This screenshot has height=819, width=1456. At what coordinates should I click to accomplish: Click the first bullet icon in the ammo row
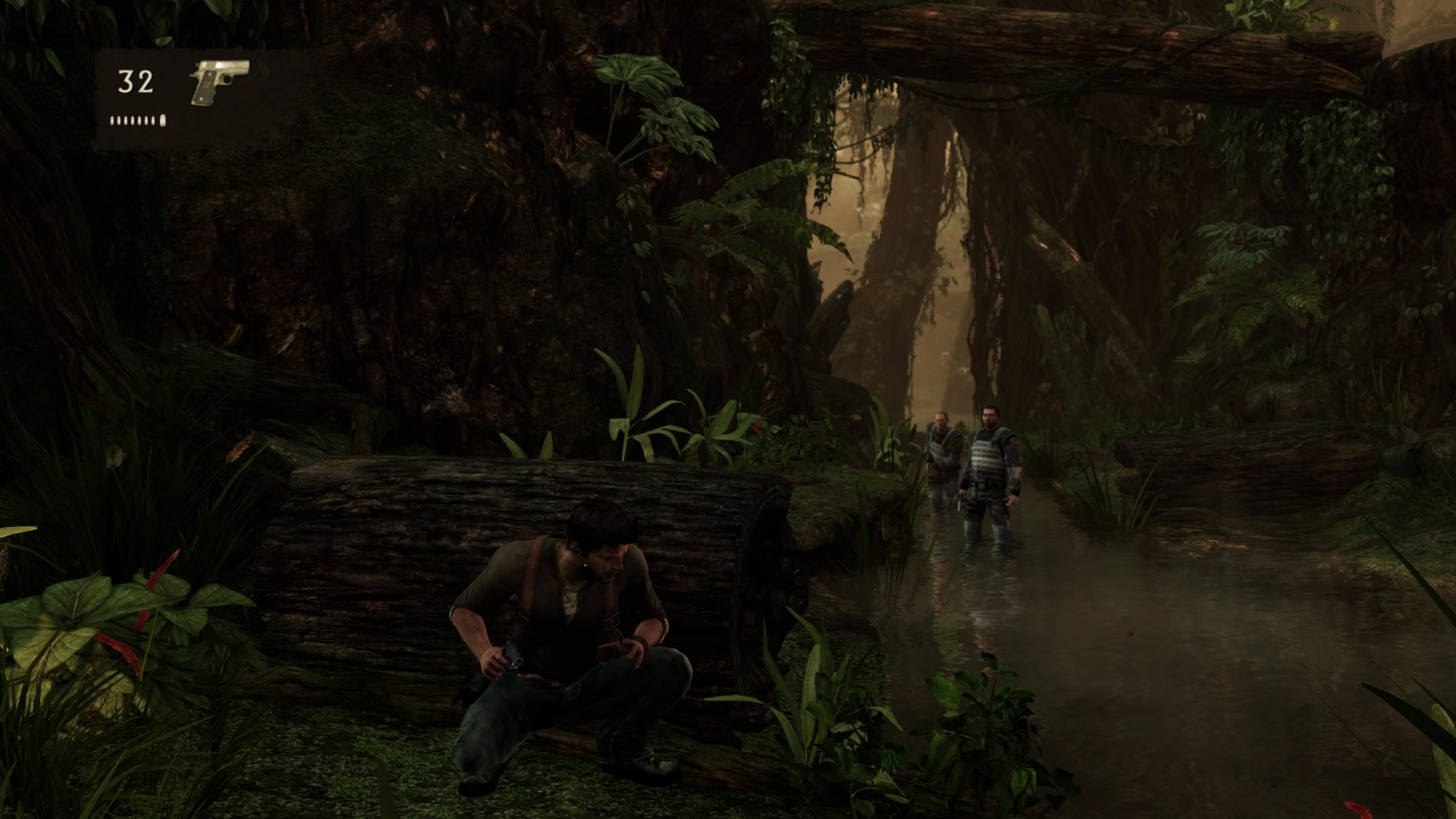[112, 120]
